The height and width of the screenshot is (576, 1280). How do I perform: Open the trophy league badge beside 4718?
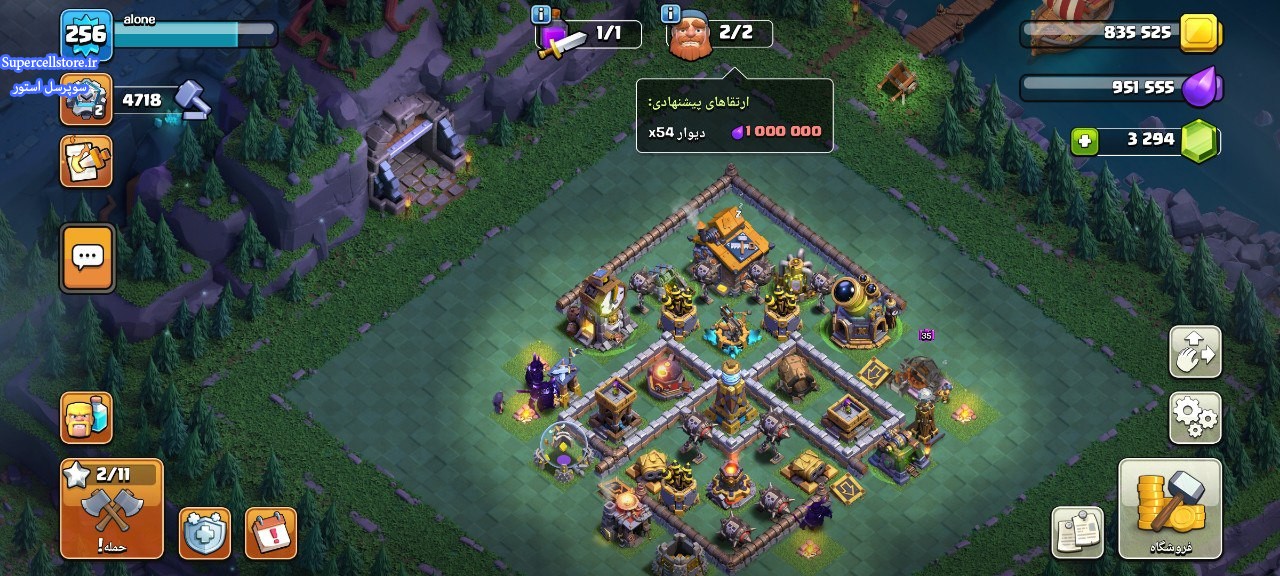coord(86,100)
